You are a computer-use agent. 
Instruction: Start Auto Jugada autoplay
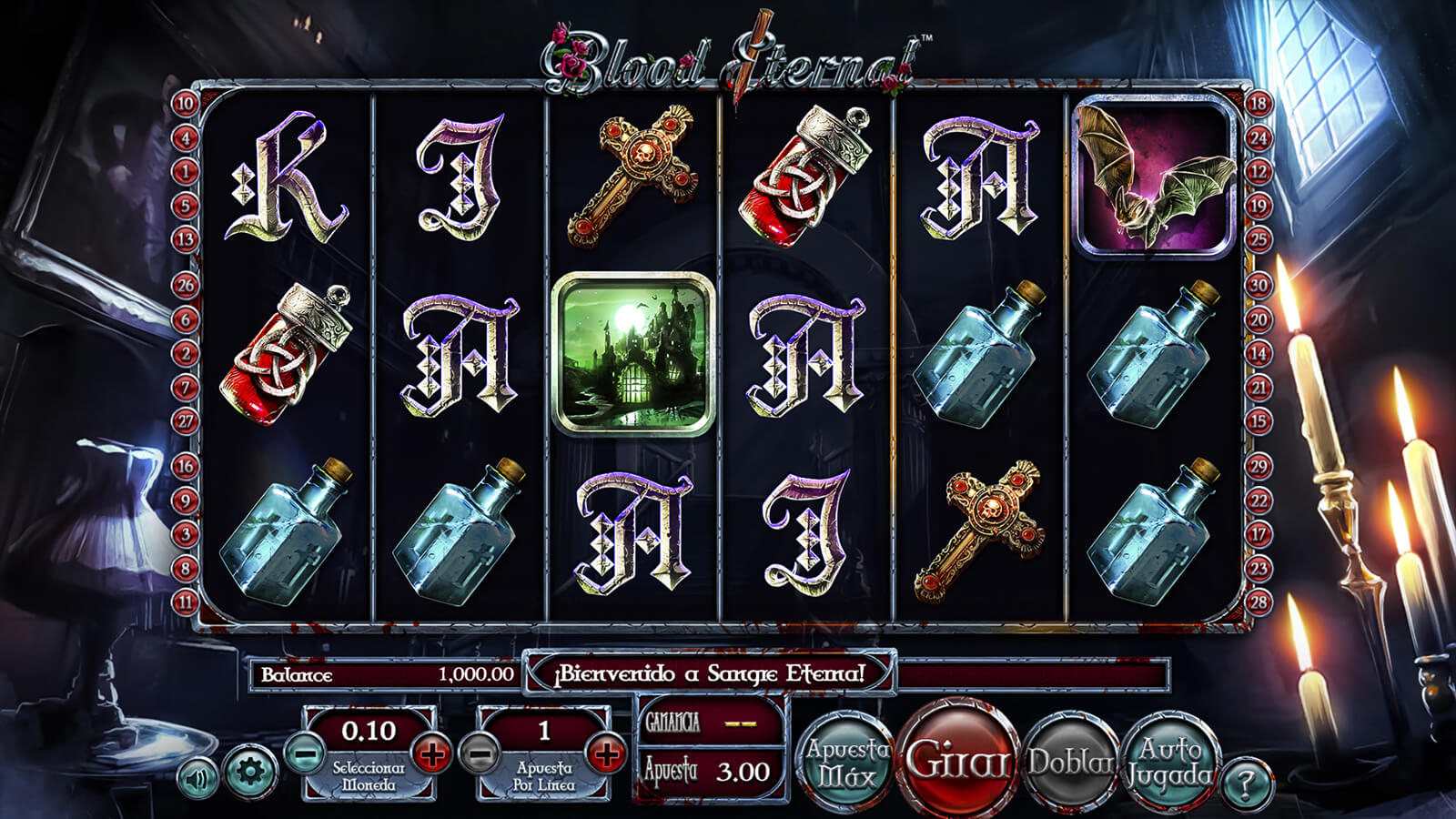click(1169, 762)
